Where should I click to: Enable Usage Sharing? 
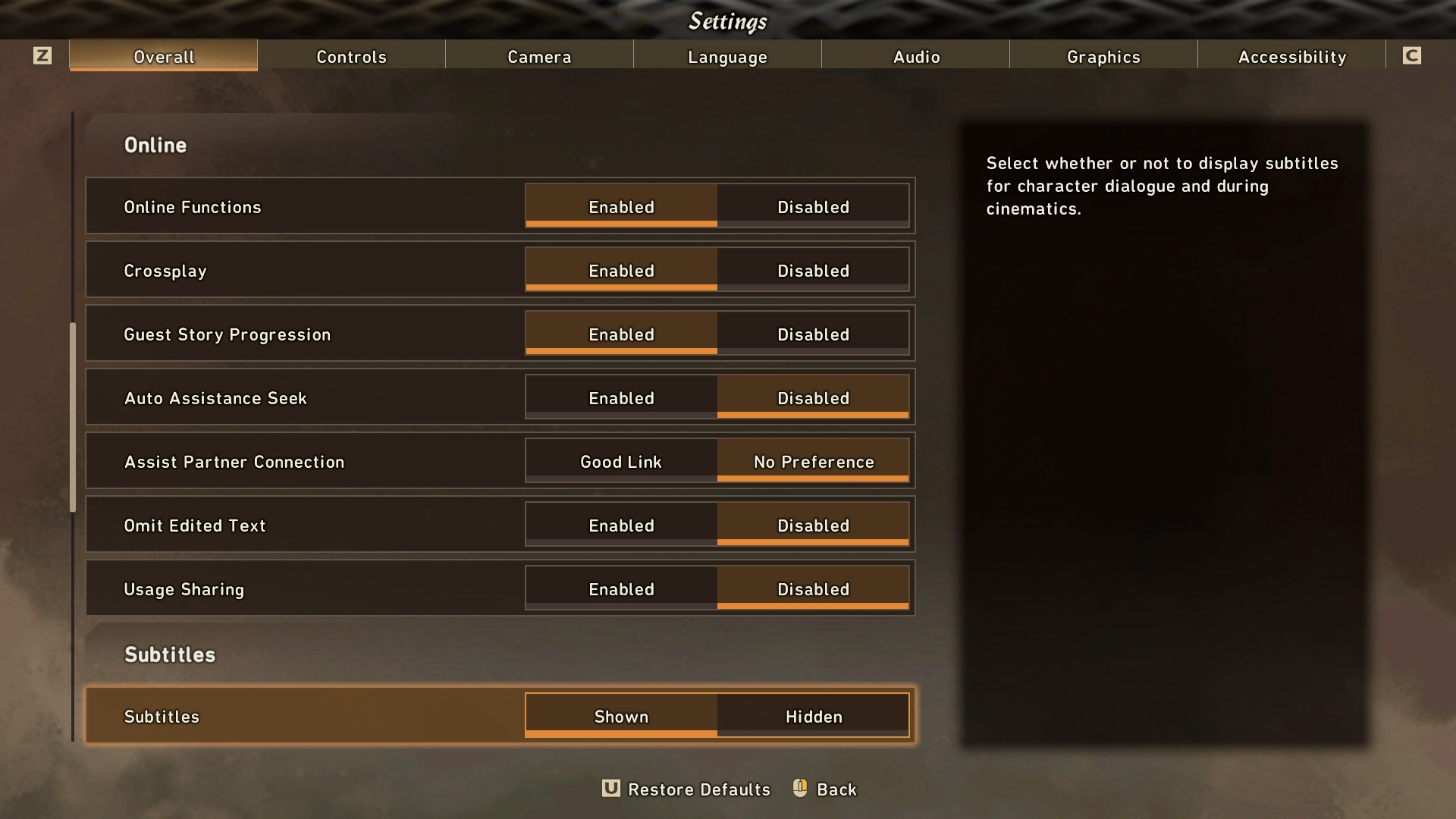[620, 588]
